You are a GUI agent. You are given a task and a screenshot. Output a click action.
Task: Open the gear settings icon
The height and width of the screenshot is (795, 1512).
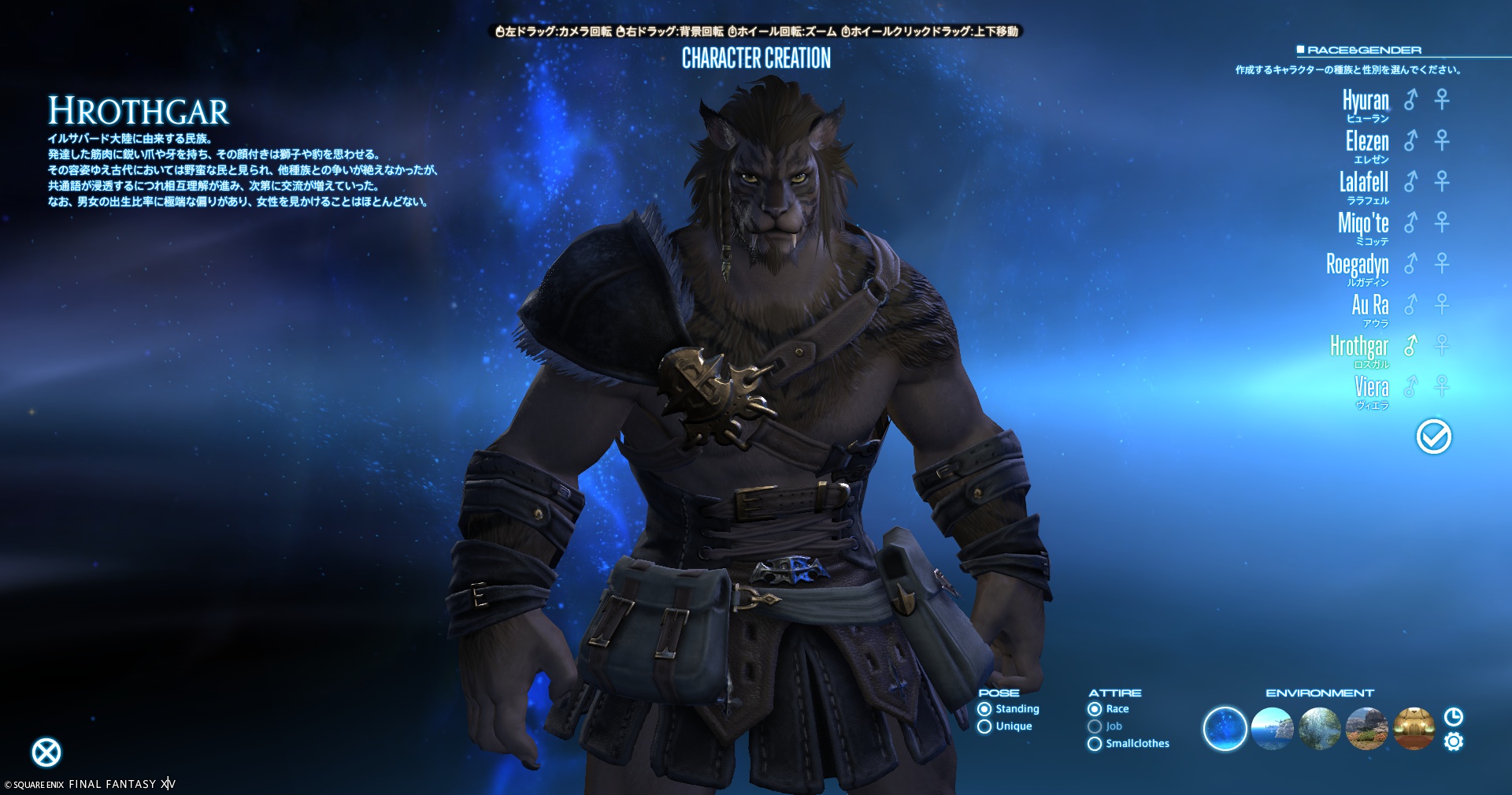pyautogui.click(x=1454, y=742)
